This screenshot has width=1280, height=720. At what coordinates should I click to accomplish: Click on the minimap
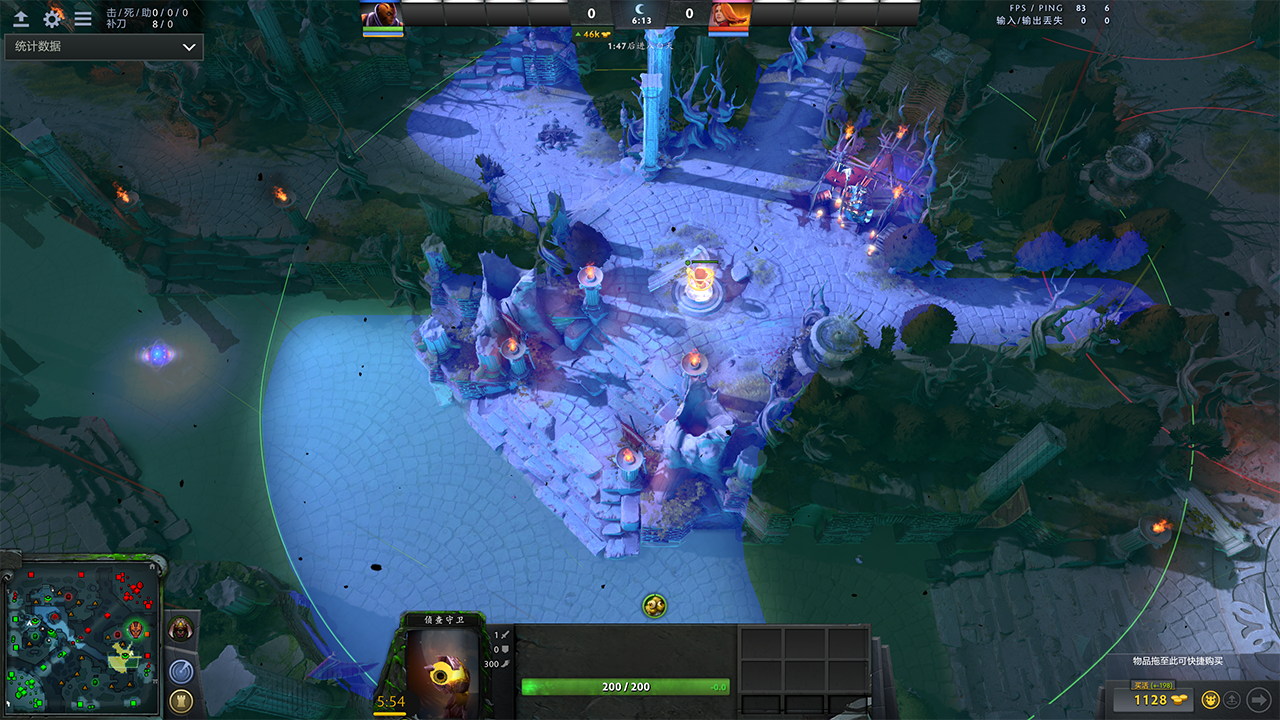(82, 638)
